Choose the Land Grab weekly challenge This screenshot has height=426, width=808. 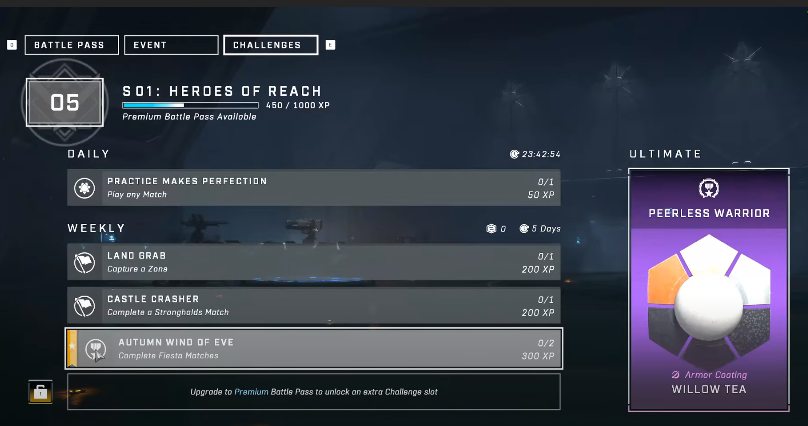[x=314, y=262]
